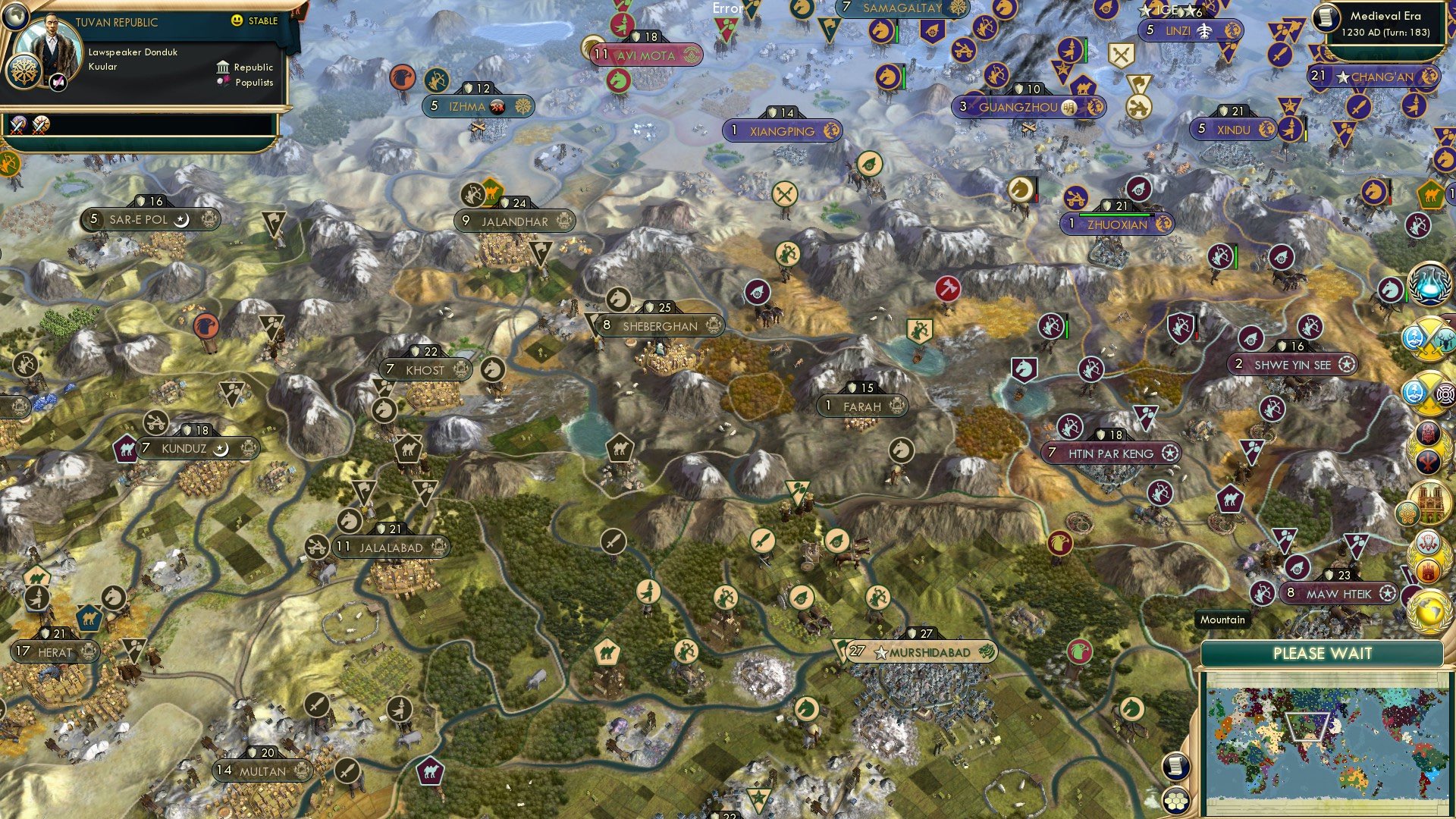Click the Republic government building icon

pyautogui.click(x=224, y=68)
